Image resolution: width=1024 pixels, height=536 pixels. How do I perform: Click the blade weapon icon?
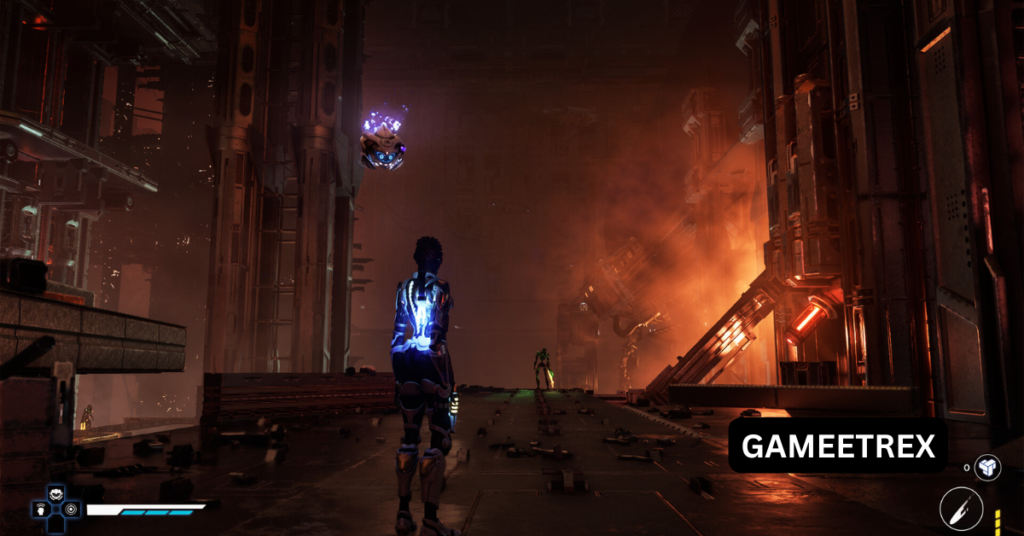(x=961, y=507)
